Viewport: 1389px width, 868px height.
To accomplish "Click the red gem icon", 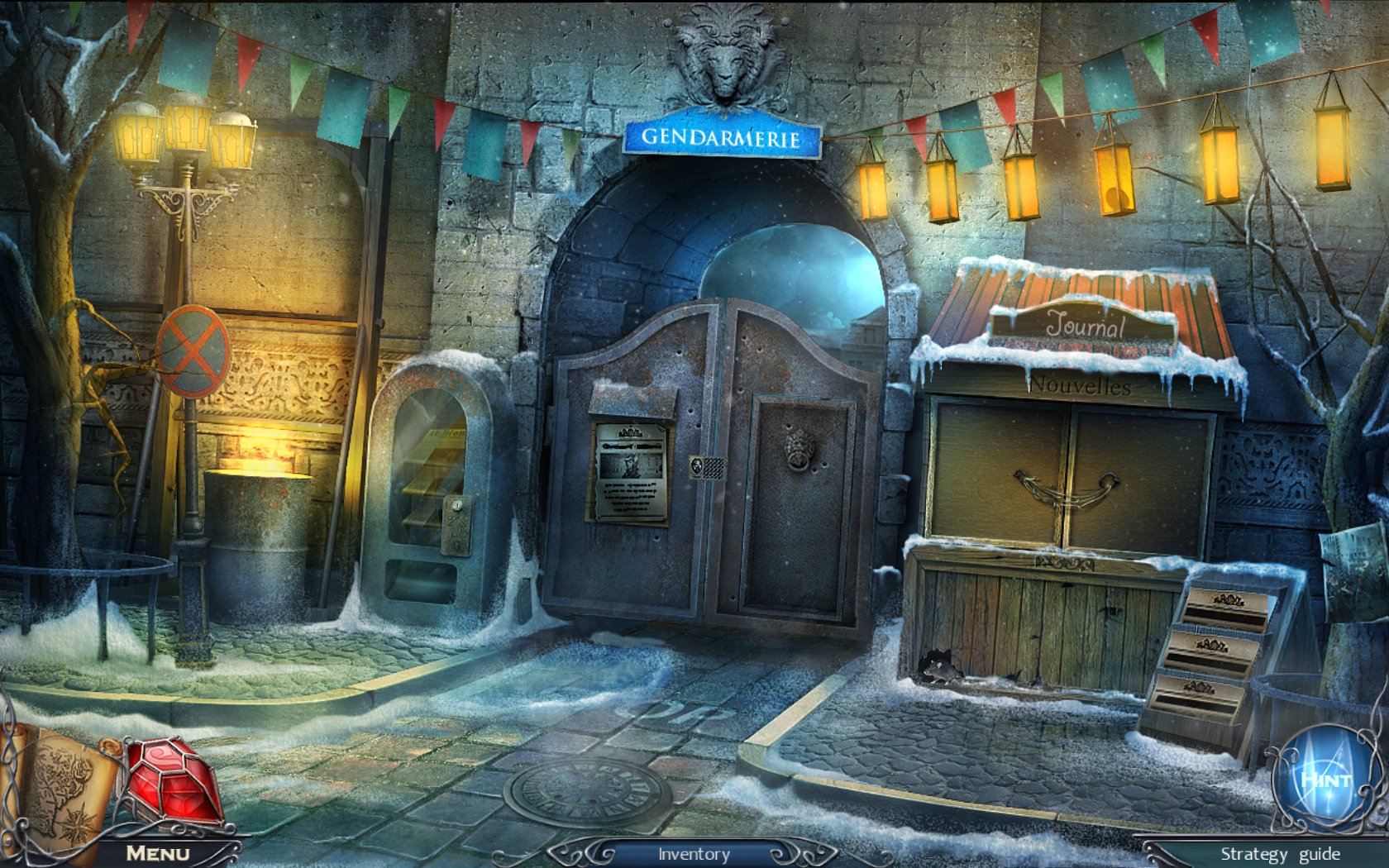I will [174, 783].
